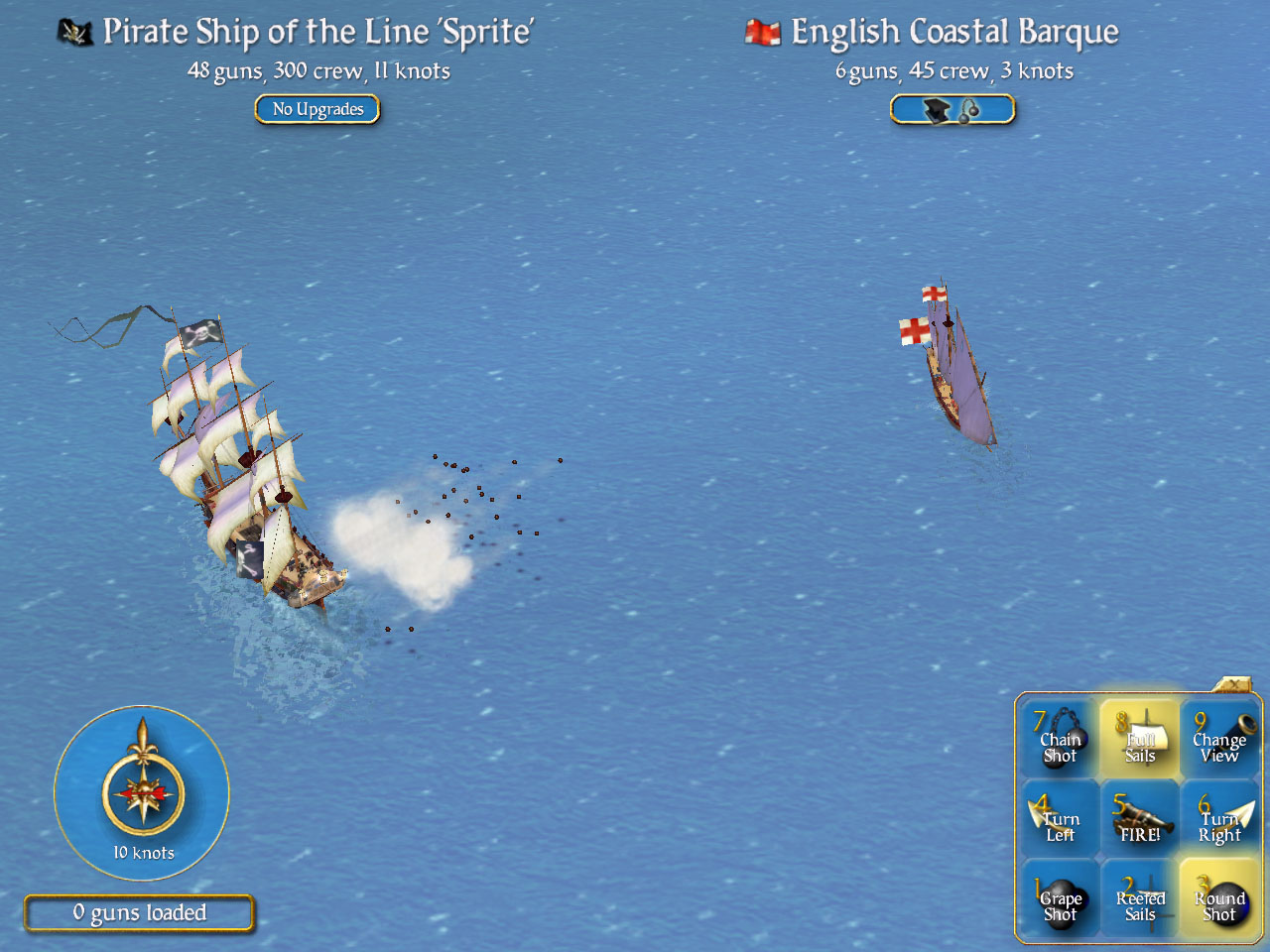Switch to Grape Shot ammunition
This screenshot has height=952, width=1270.
1060,898
